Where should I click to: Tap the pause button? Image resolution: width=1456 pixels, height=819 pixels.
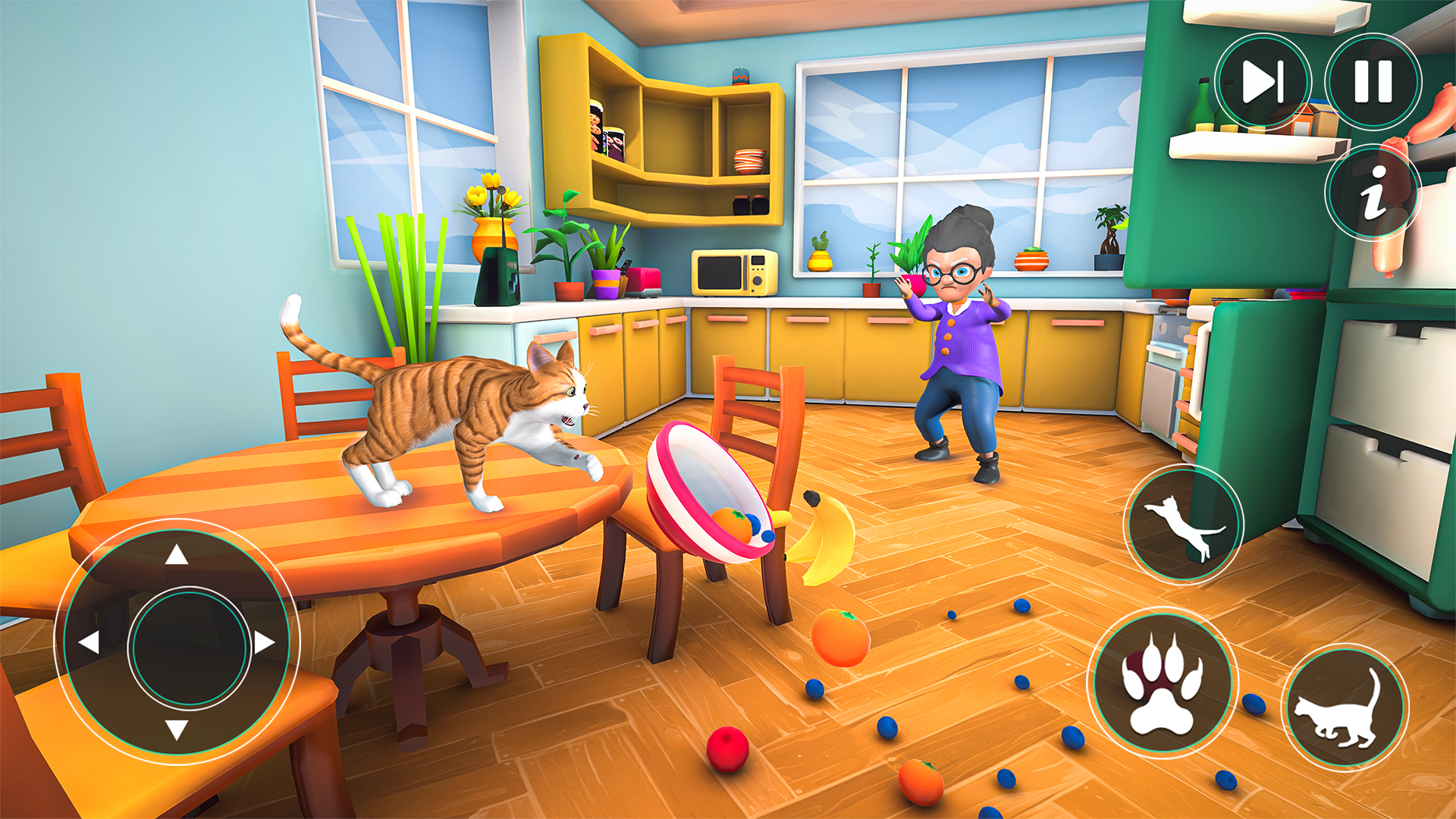tap(1374, 83)
